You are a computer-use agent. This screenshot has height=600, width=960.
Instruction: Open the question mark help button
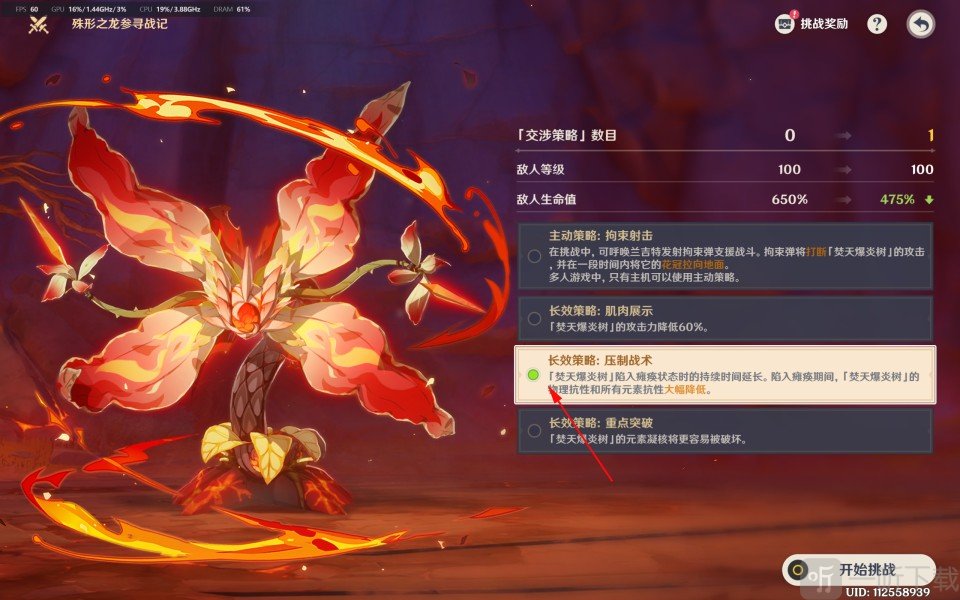(x=877, y=24)
